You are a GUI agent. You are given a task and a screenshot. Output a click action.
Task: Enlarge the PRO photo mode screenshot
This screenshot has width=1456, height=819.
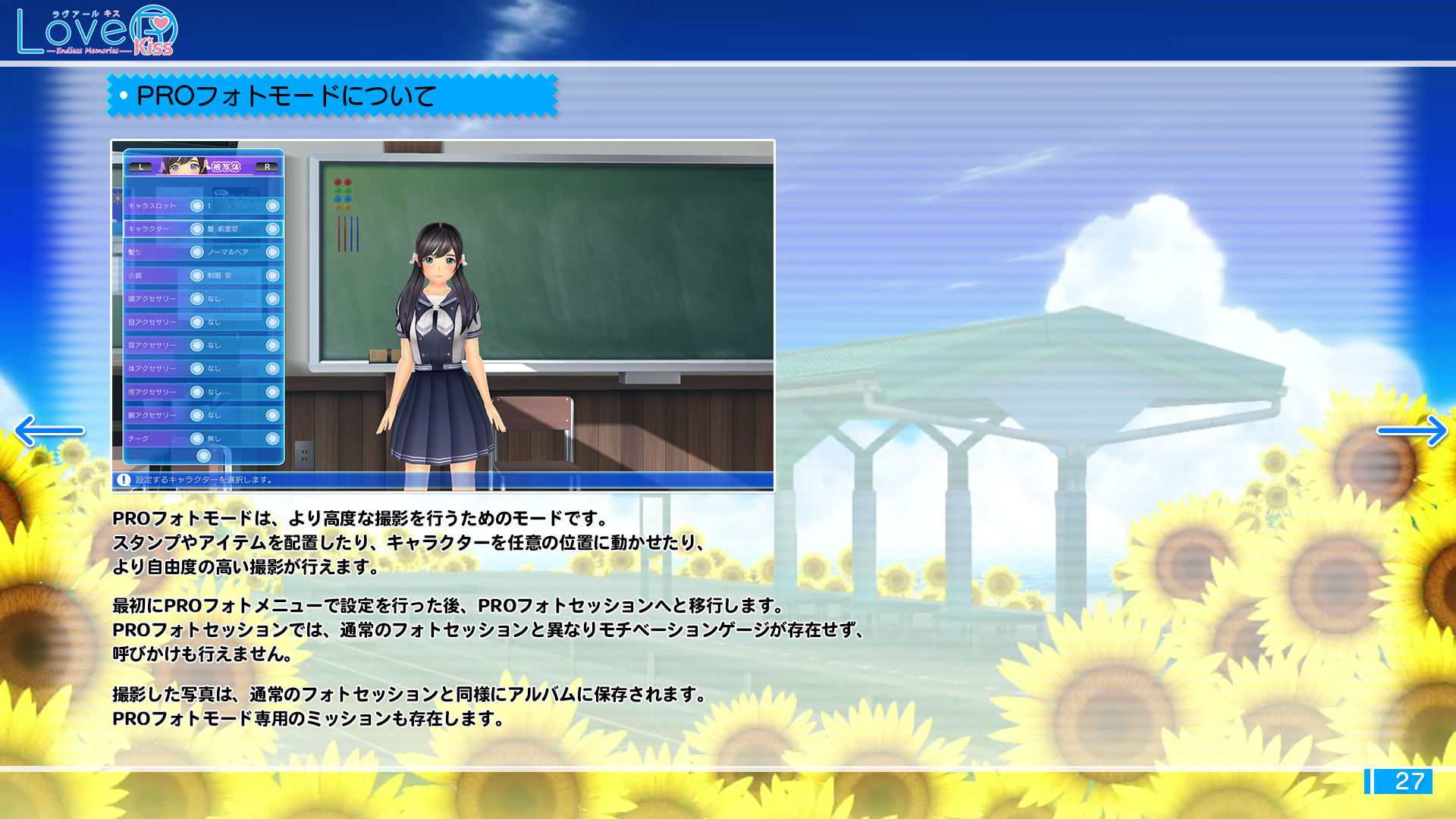click(x=443, y=315)
